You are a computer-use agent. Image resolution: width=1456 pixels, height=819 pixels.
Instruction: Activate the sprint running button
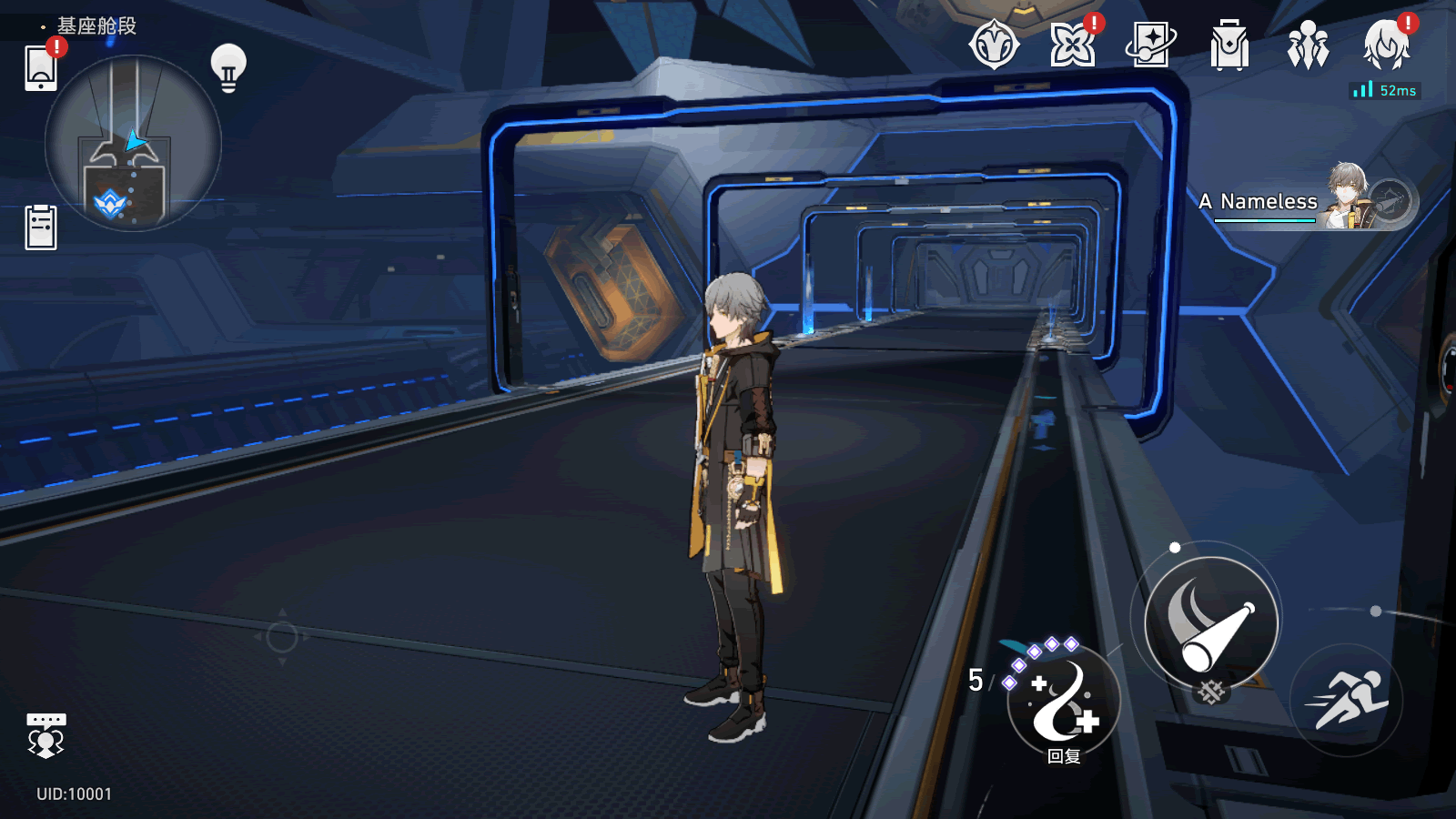click(1346, 701)
